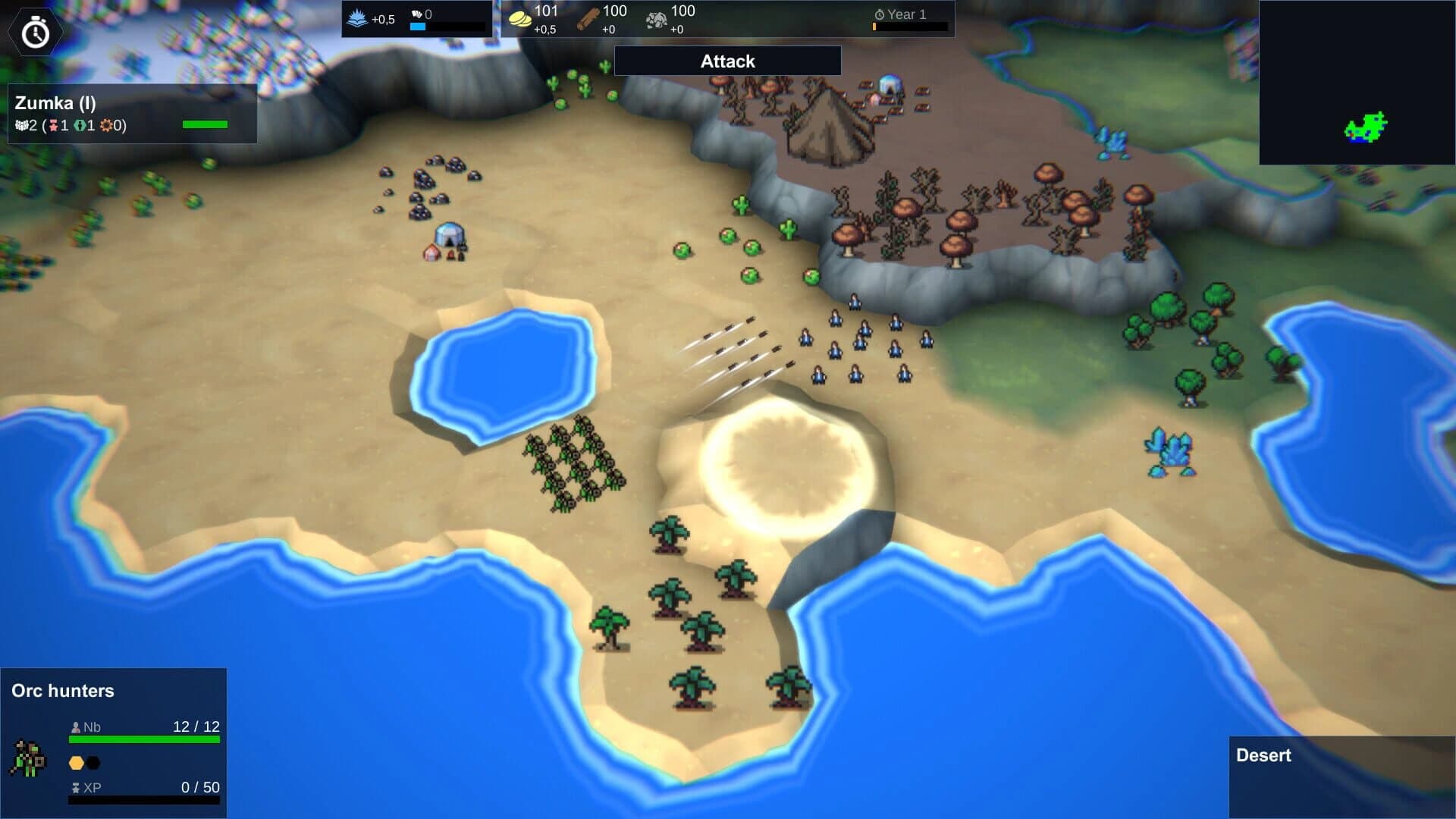Select the wood resource icon

(x=588, y=19)
